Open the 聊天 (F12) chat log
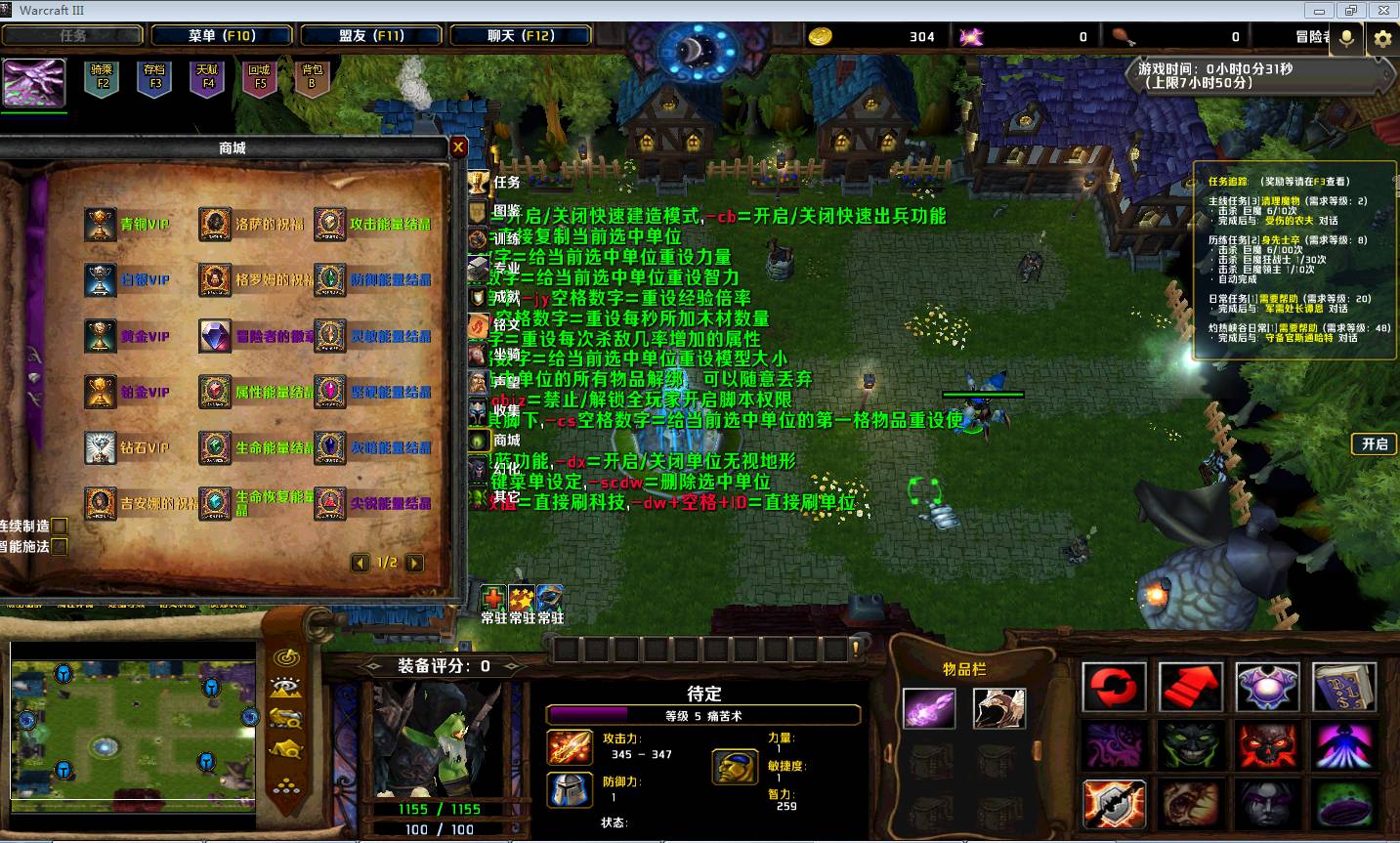Image resolution: width=1400 pixels, height=843 pixels. (520, 36)
